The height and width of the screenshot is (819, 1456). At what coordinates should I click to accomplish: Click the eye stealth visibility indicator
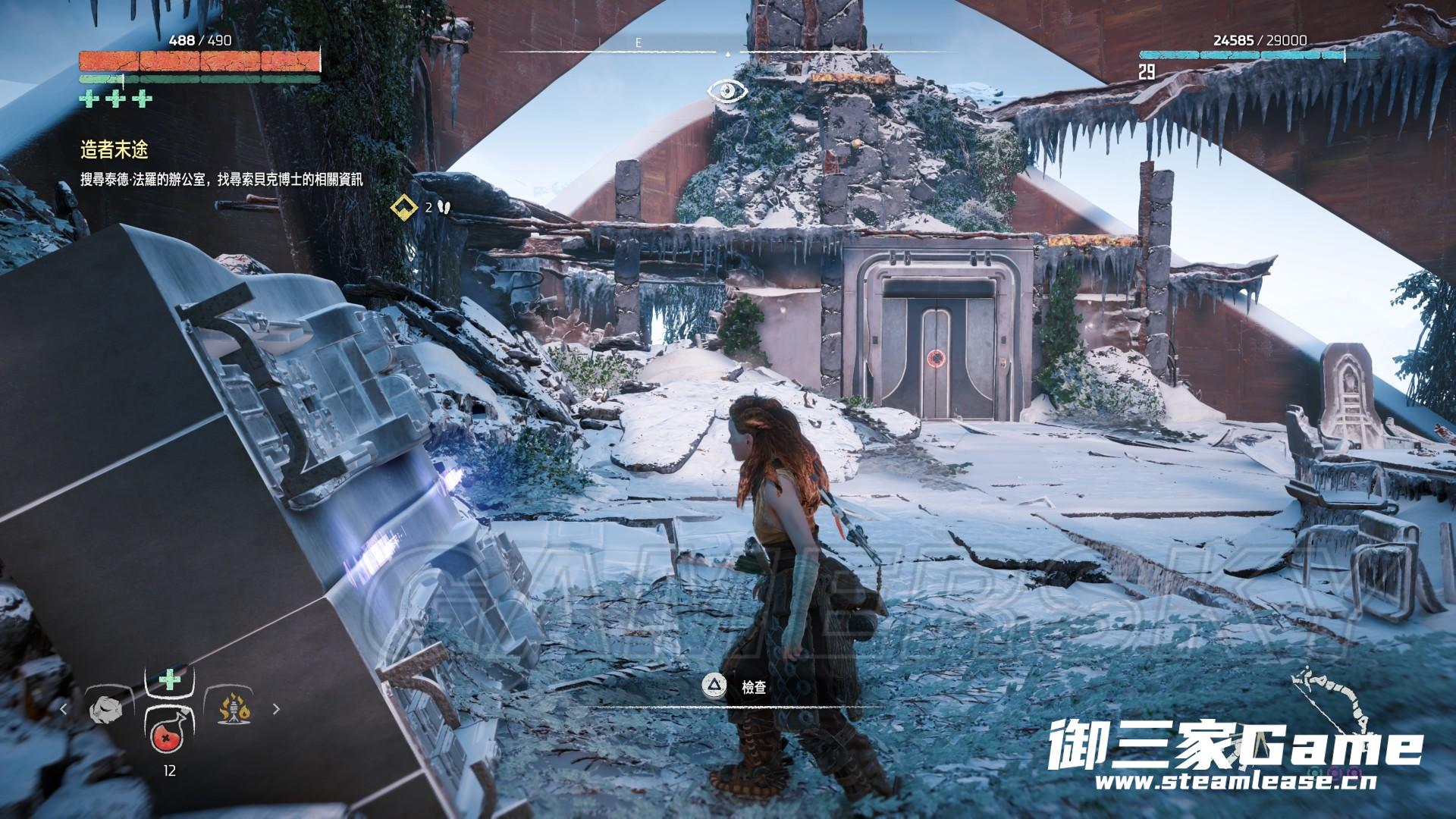[727, 92]
